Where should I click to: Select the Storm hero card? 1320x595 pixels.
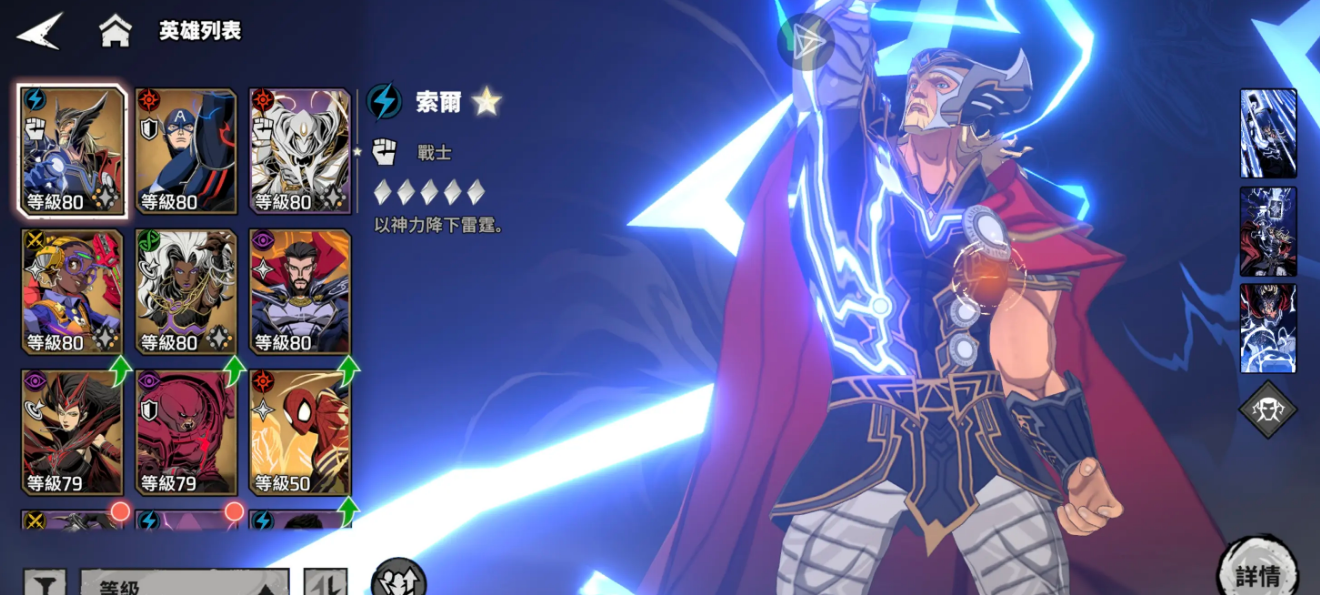(186, 292)
